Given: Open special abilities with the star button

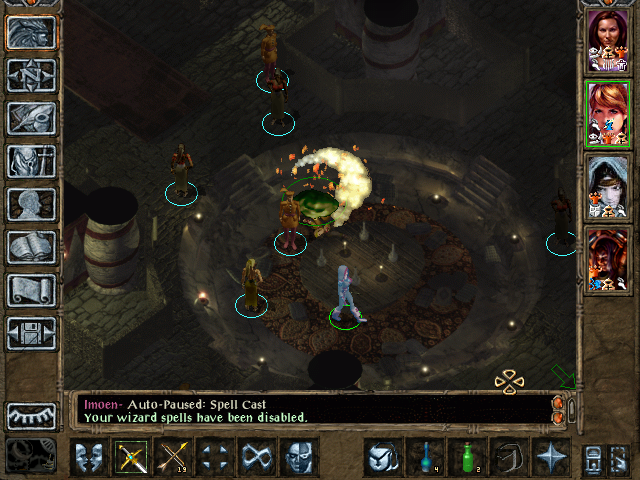Looking at the screenshot, I should pyautogui.click(x=551, y=456).
